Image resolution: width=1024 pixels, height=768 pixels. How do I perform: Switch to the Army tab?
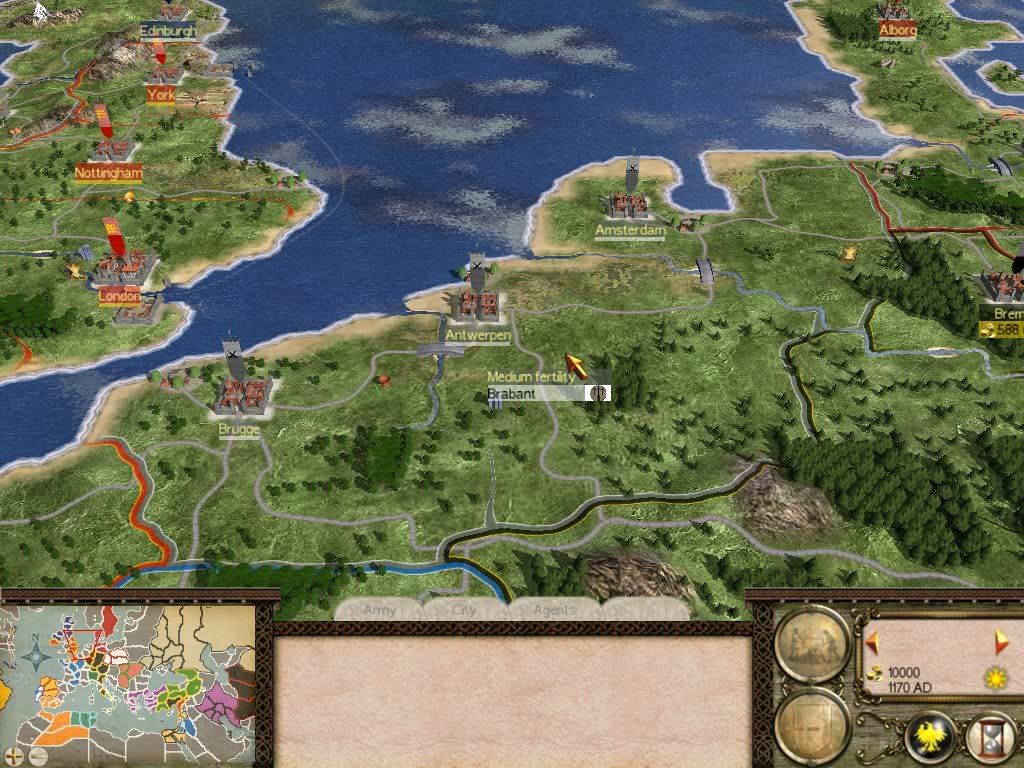[x=380, y=610]
